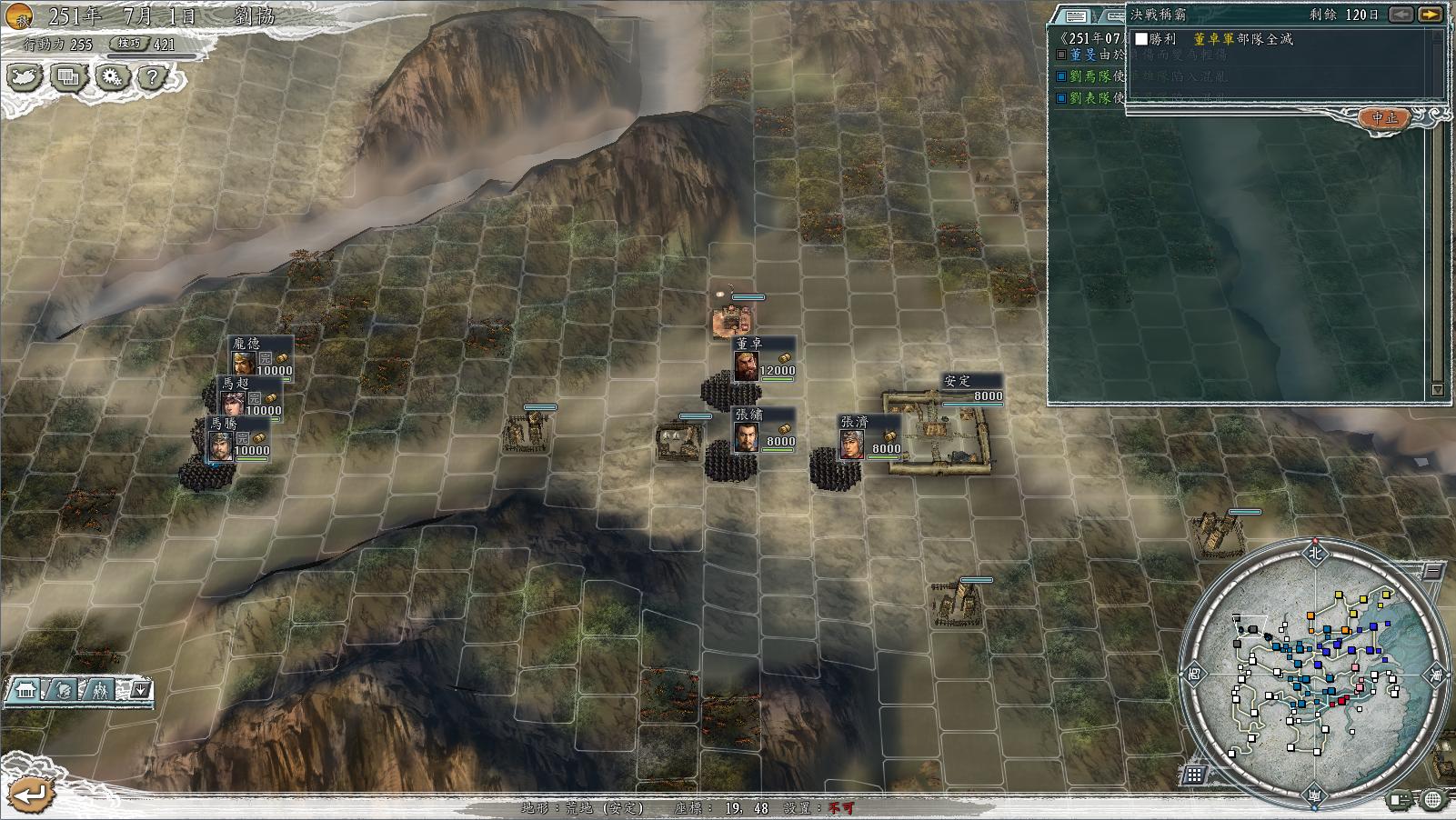1456x820 pixels.
Task: Go to next objective with yellow arrow
Action: click(1430, 15)
